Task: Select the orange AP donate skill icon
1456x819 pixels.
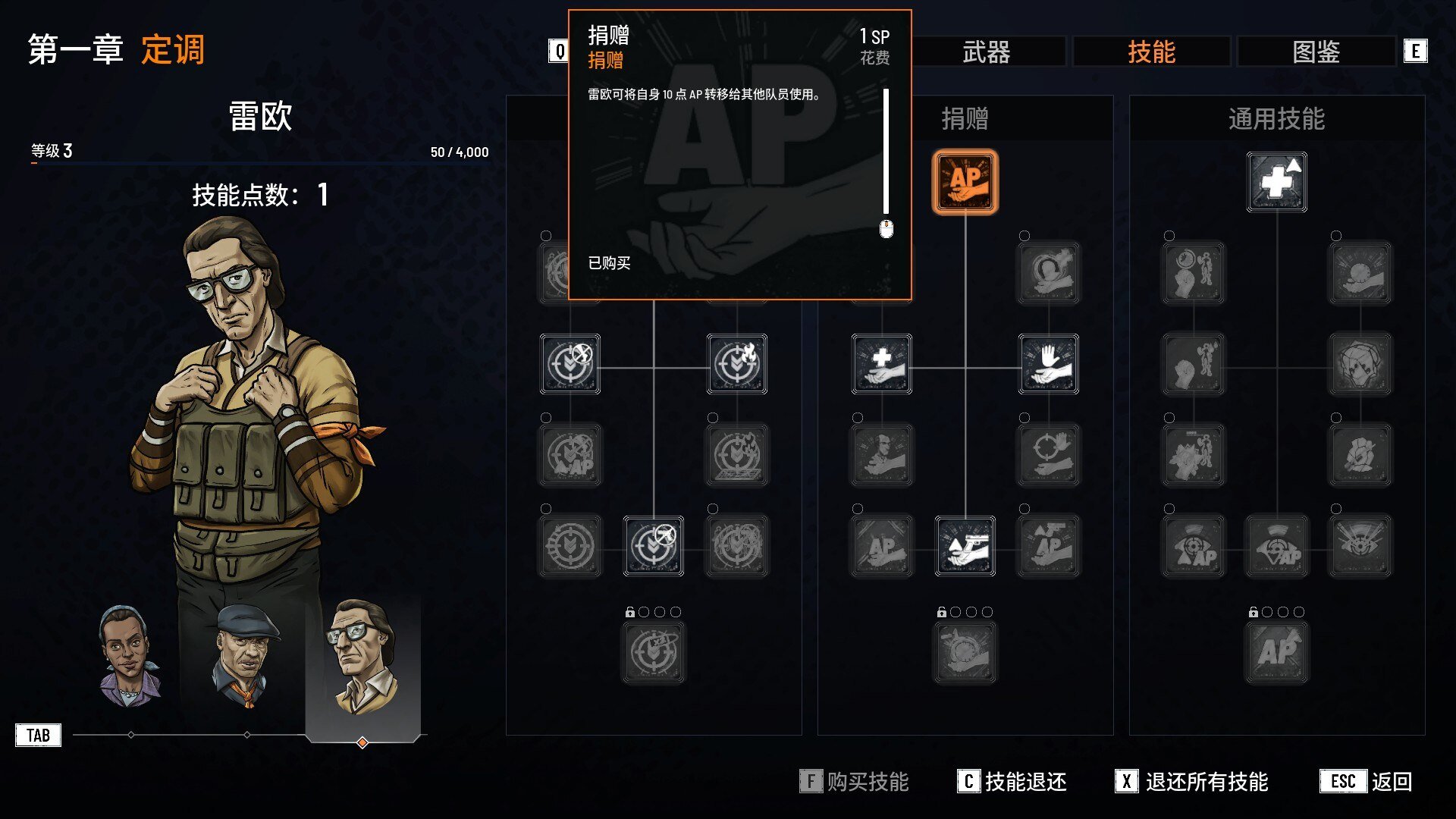Action: point(965,182)
